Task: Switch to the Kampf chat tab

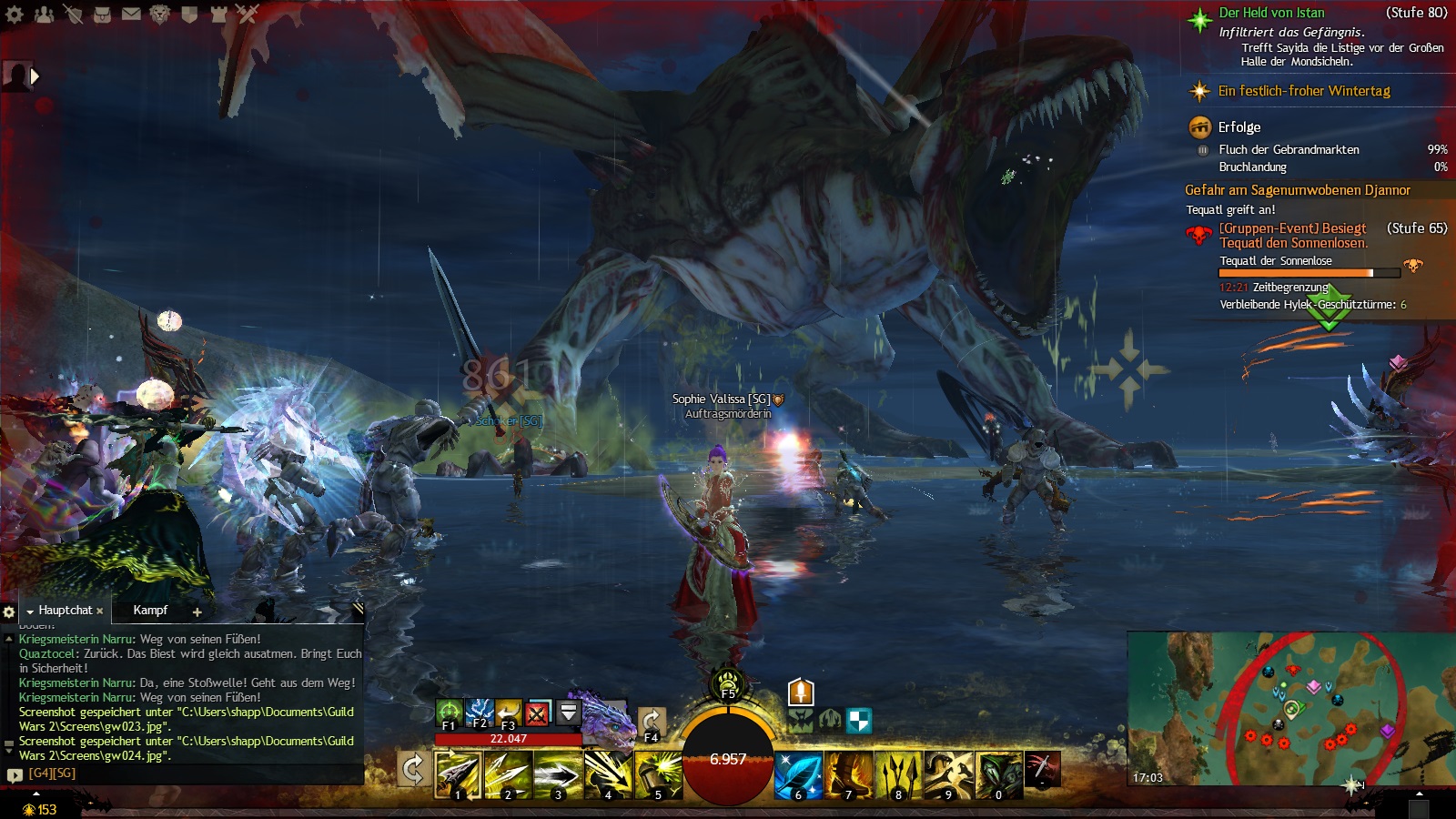Action: [150, 611]
